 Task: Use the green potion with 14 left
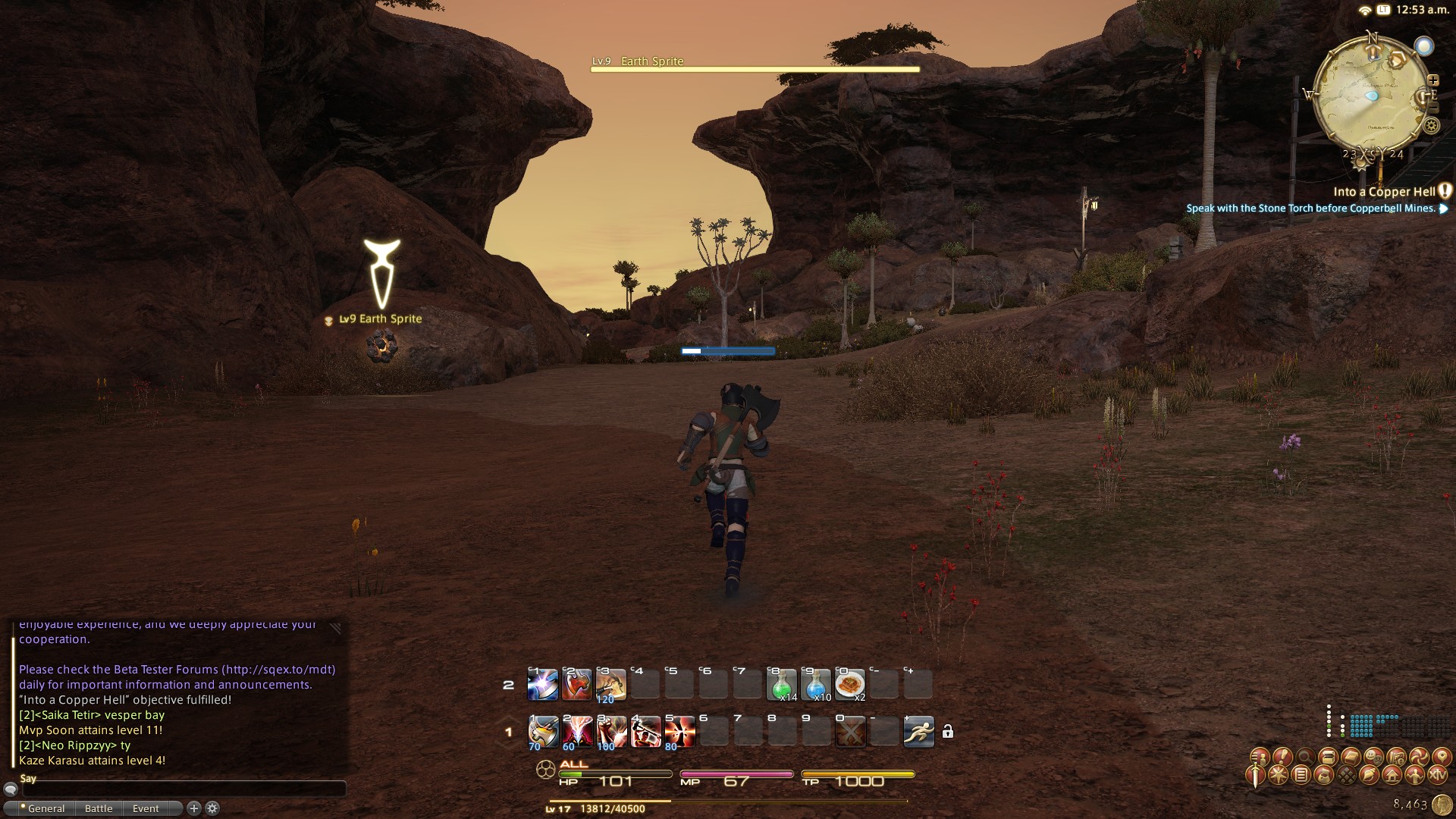(781, 685)
